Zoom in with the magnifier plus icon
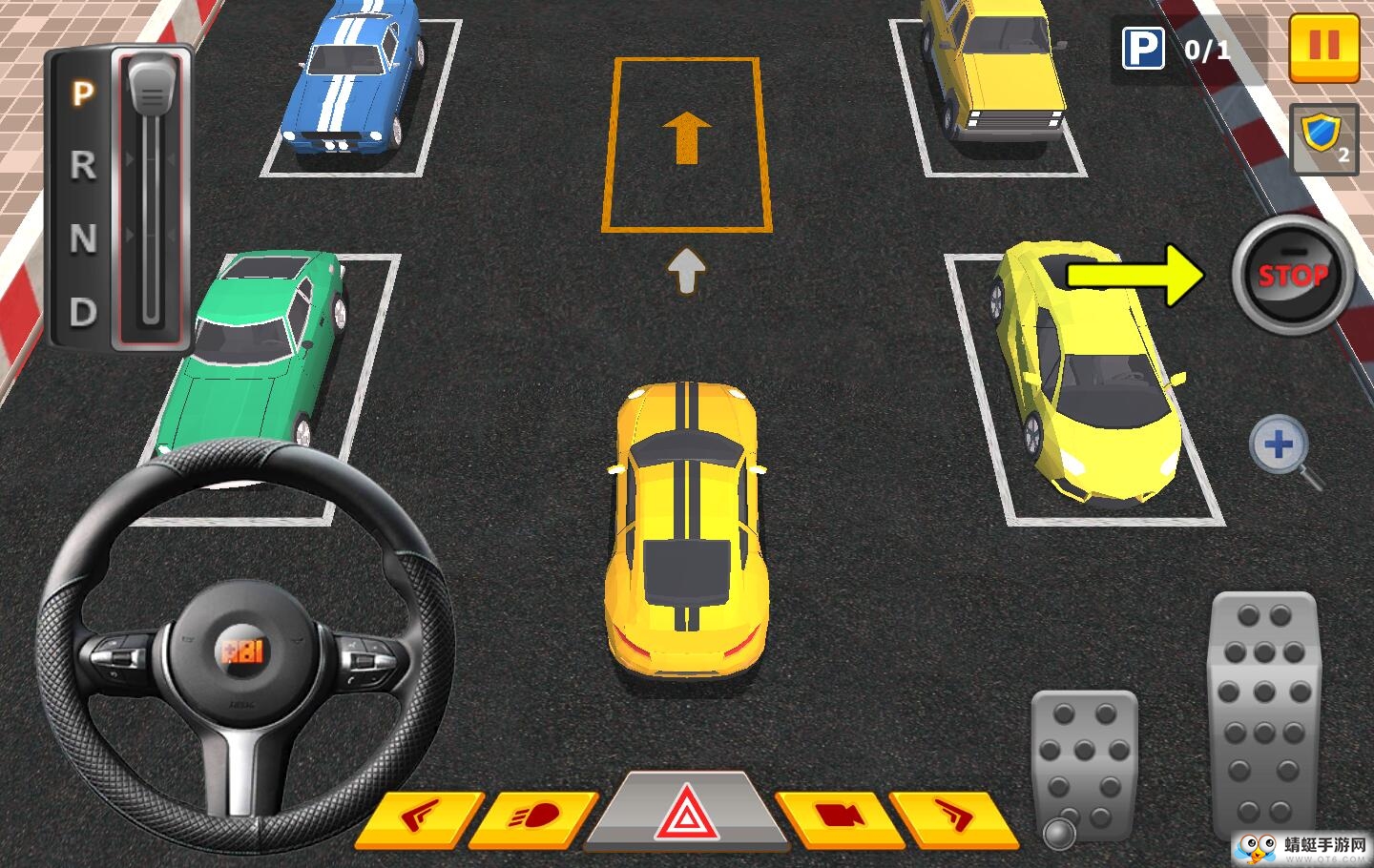Viewport: 1374px width, 868px height. [1281, 447]
